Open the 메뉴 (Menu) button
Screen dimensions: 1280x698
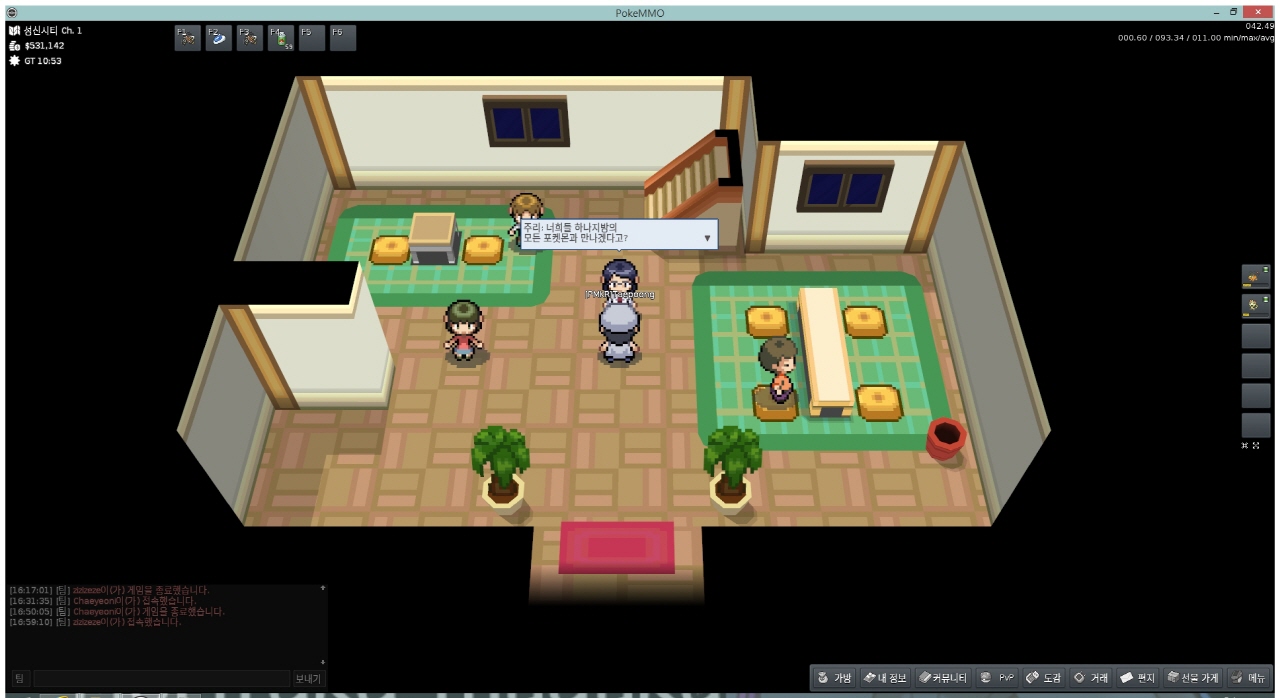(x=1248, y=678)
